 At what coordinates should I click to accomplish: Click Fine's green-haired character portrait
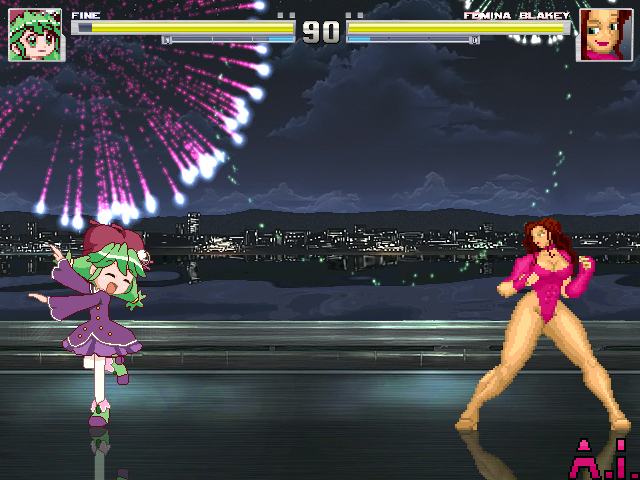coord(35,35)
